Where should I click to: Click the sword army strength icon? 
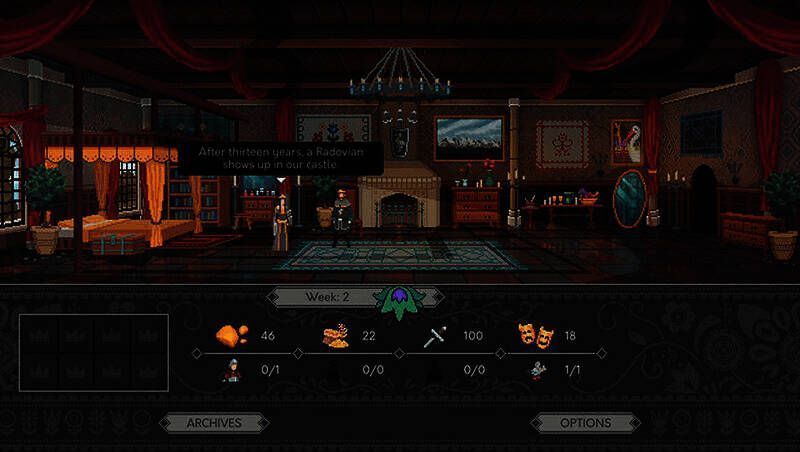click(x=437, y=335)
